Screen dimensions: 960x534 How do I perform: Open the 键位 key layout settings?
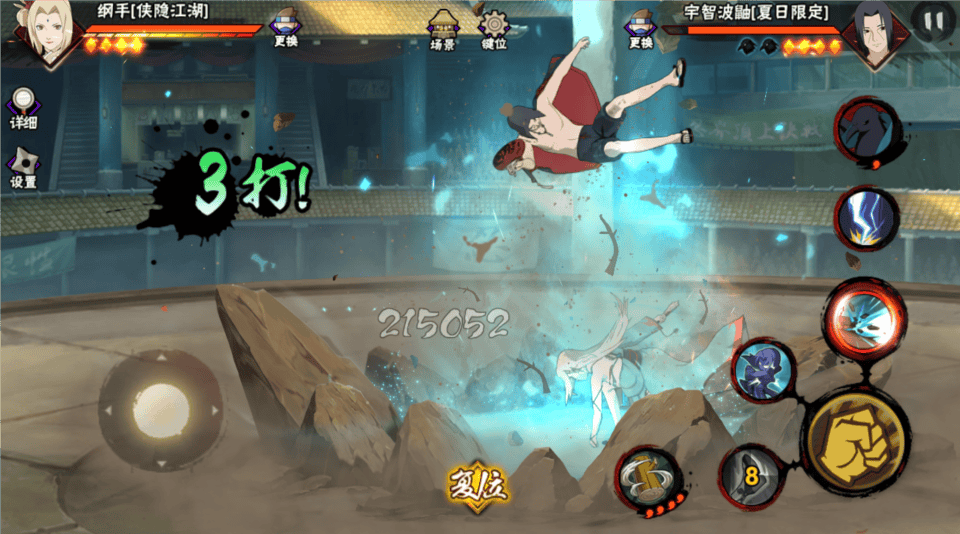click(493, 30)
